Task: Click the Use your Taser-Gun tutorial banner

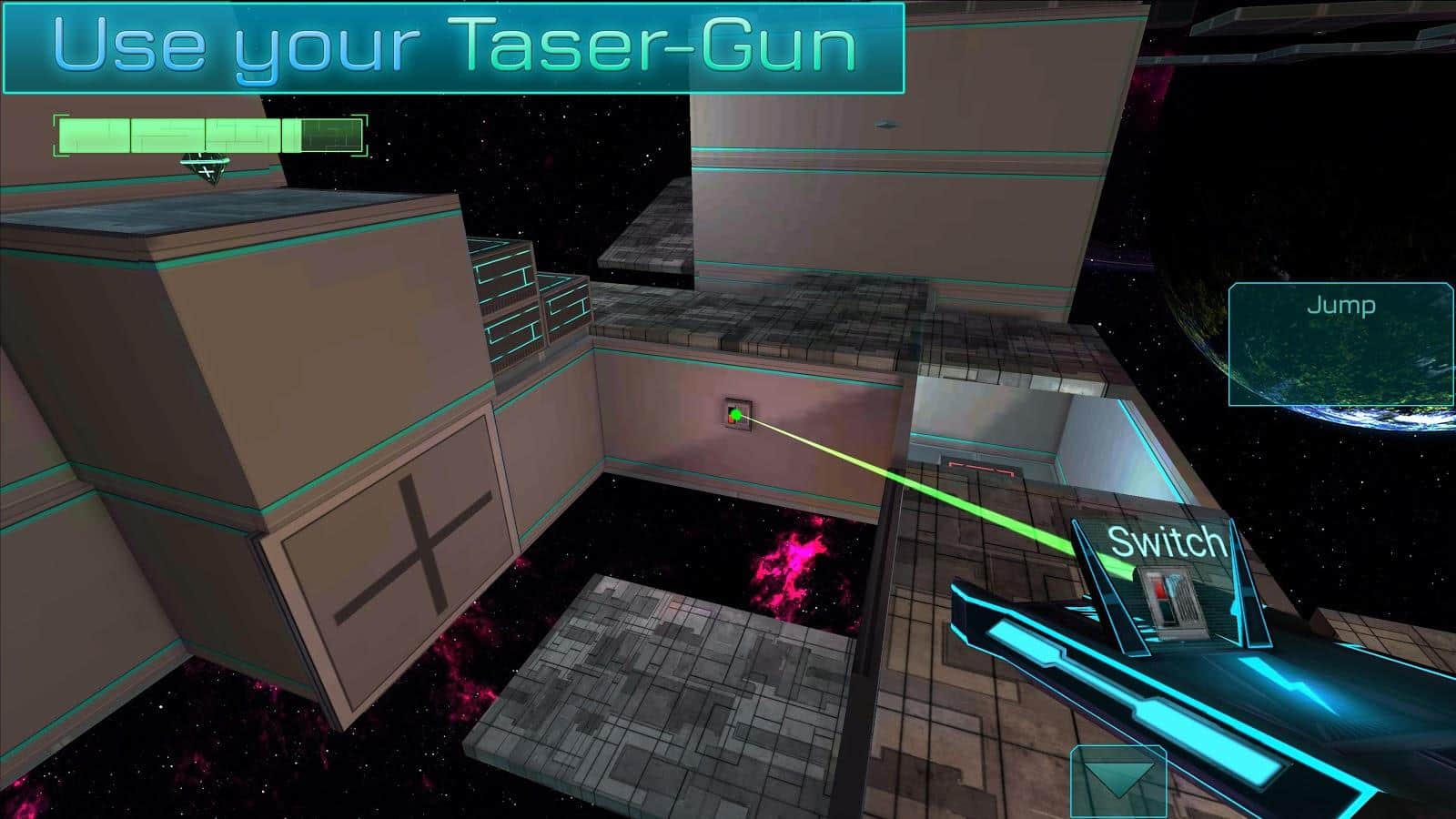Action: pos(455,47)
